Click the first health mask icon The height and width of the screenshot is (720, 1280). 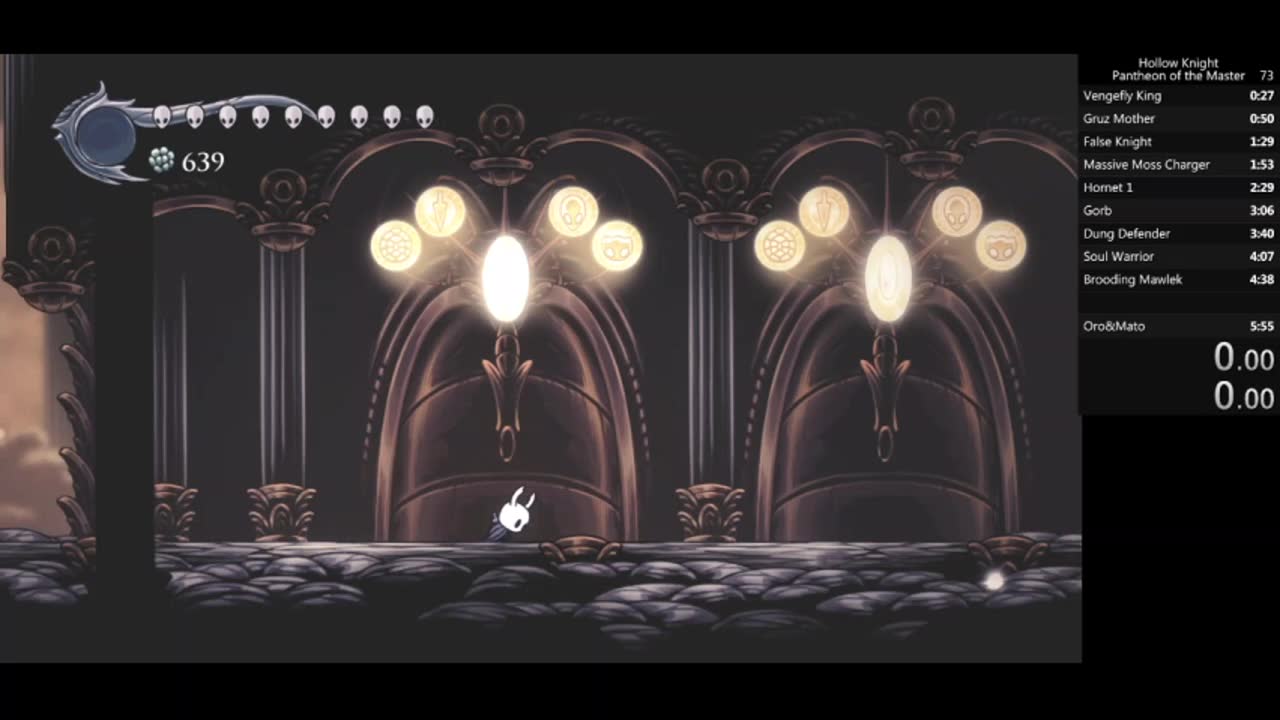(161, 115)
